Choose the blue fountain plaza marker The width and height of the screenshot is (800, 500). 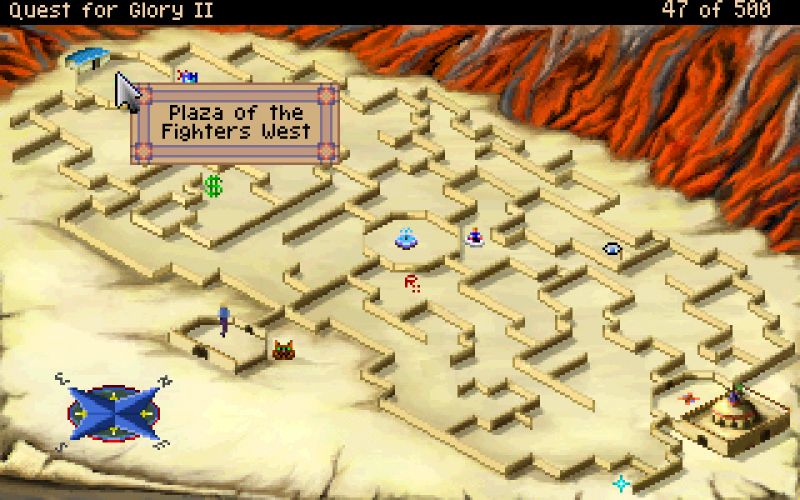click(x=406, y=238)
